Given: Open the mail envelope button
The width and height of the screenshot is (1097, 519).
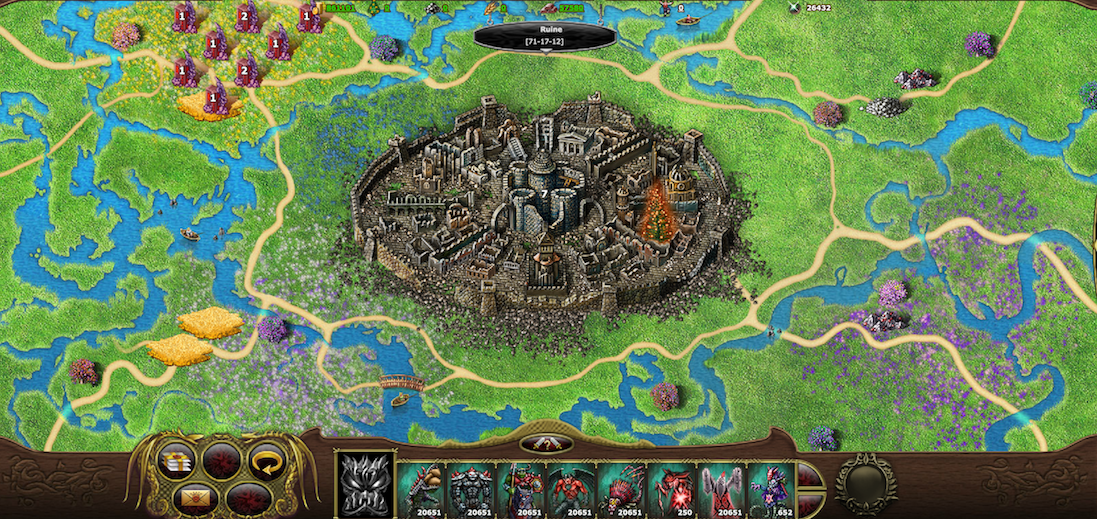Looking at the screenshot, I should coord(195,496).
